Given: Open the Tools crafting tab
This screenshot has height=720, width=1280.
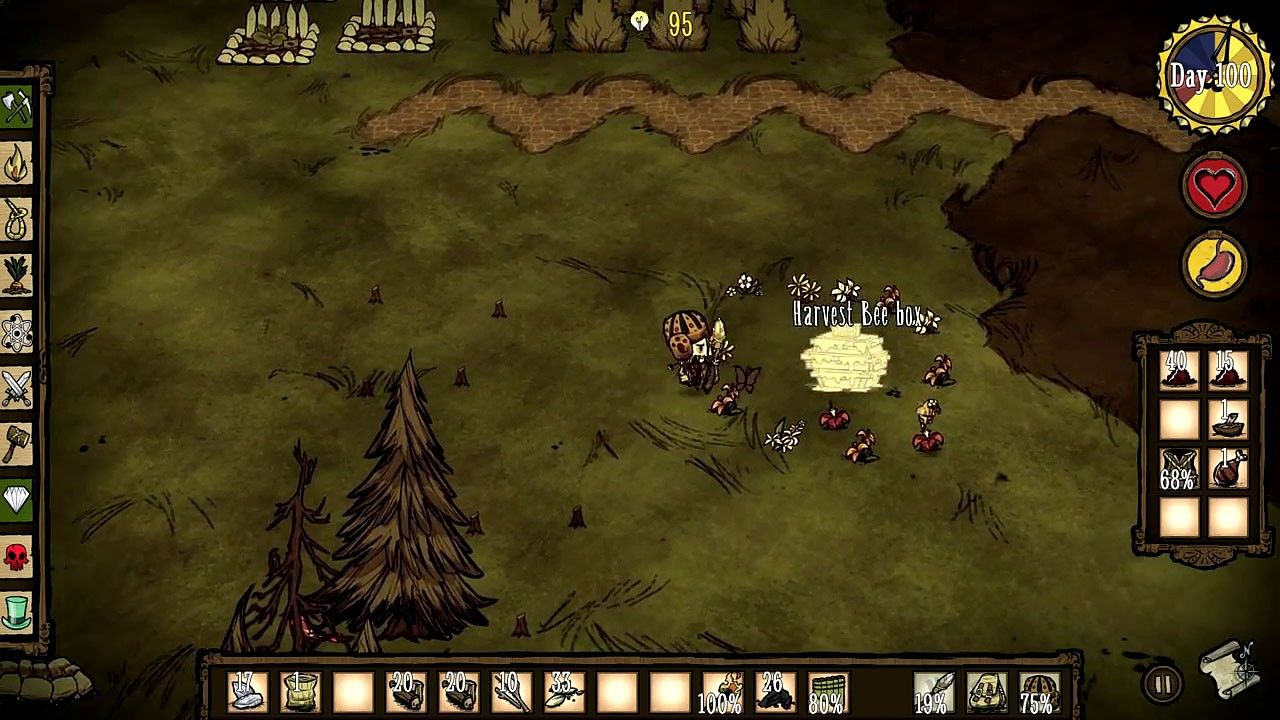Looking at the screenshot, I should pos(17,107).
